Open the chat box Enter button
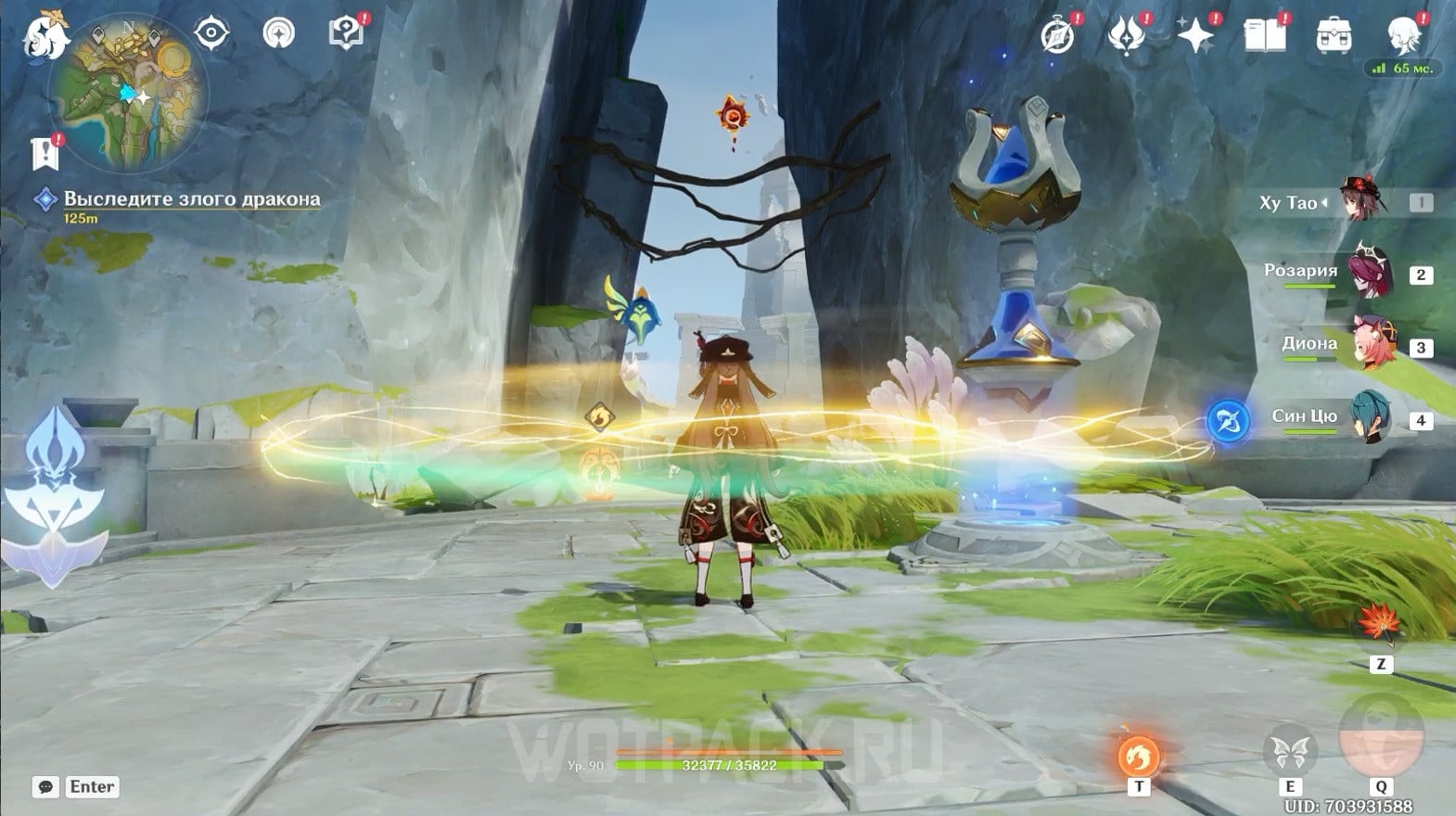This screenshot has width=1456, height=816. coord(92,786)
